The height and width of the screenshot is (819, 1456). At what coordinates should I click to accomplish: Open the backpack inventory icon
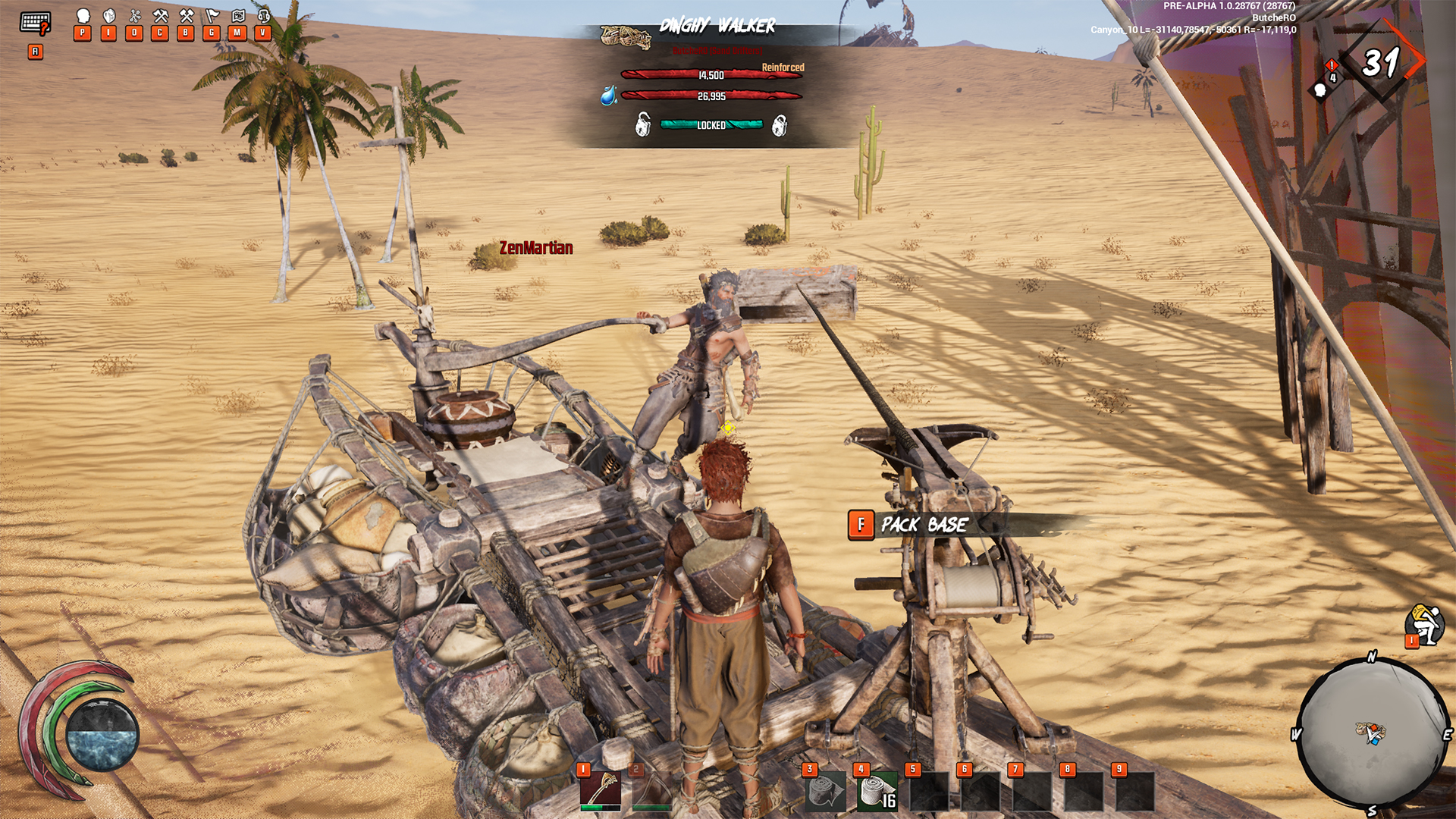pyautogui.click(x=109, y=17)
